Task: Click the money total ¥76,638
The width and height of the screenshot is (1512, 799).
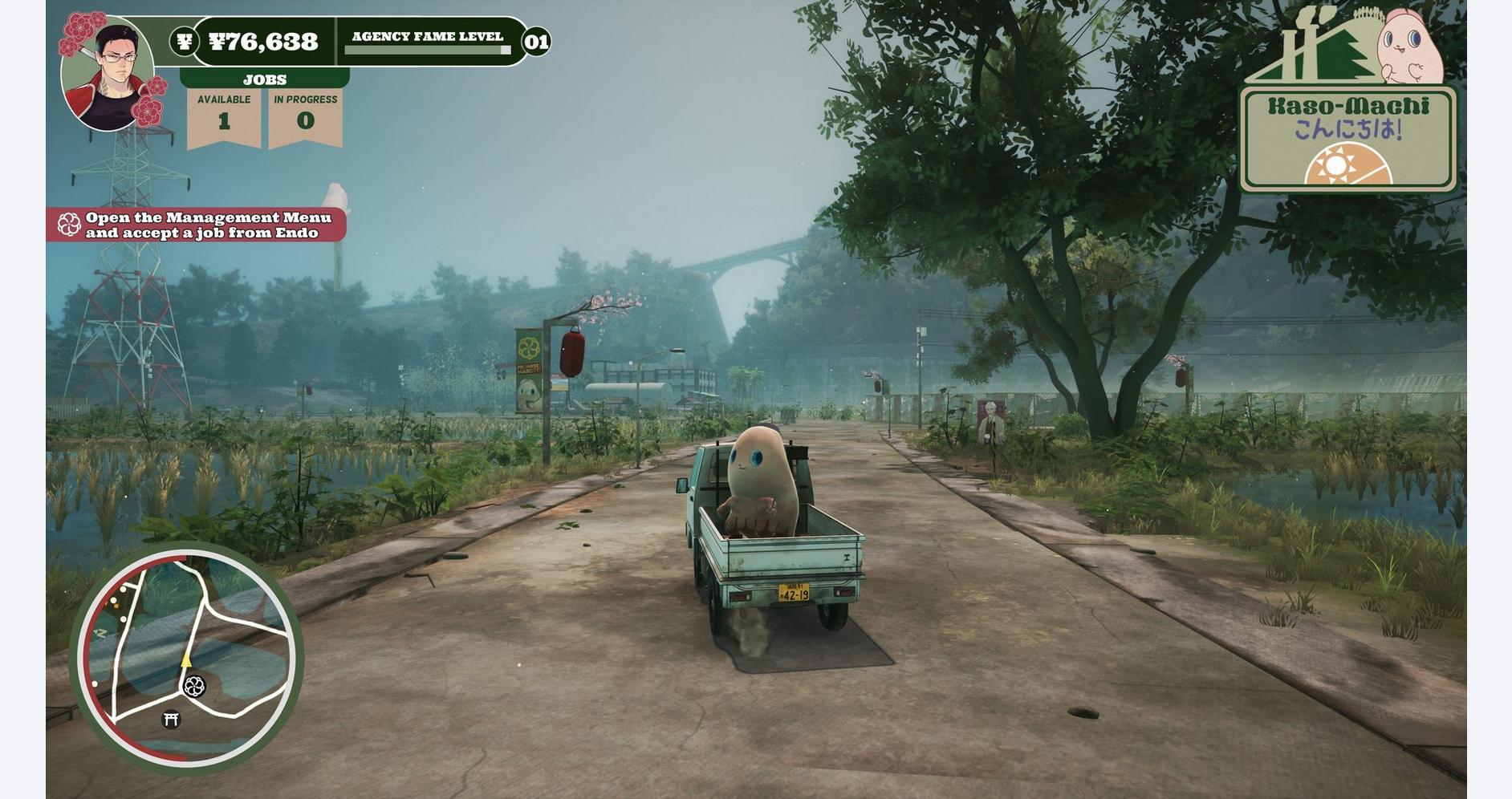Action: coord(265,39)
